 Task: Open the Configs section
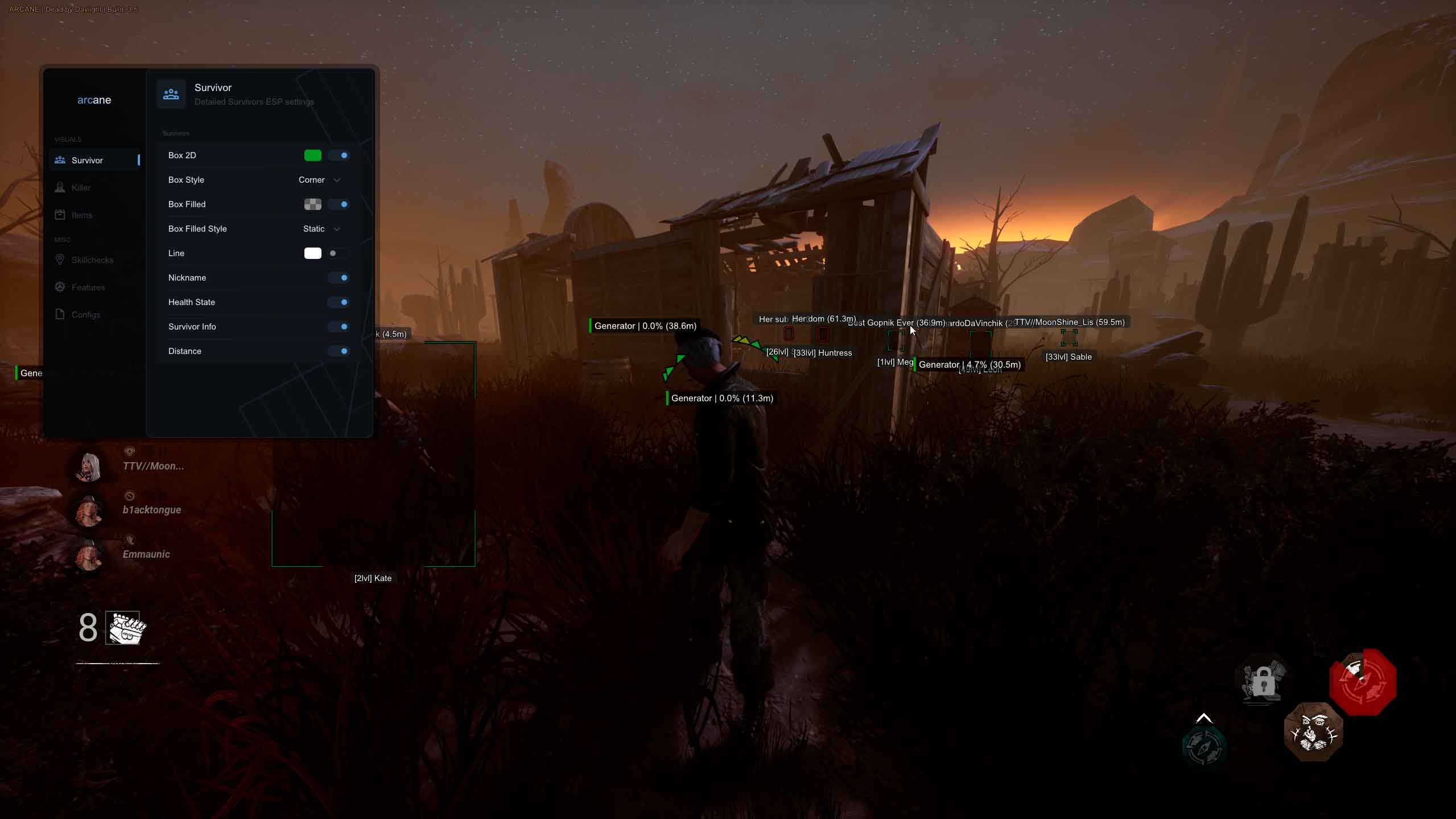coord(84,314)
